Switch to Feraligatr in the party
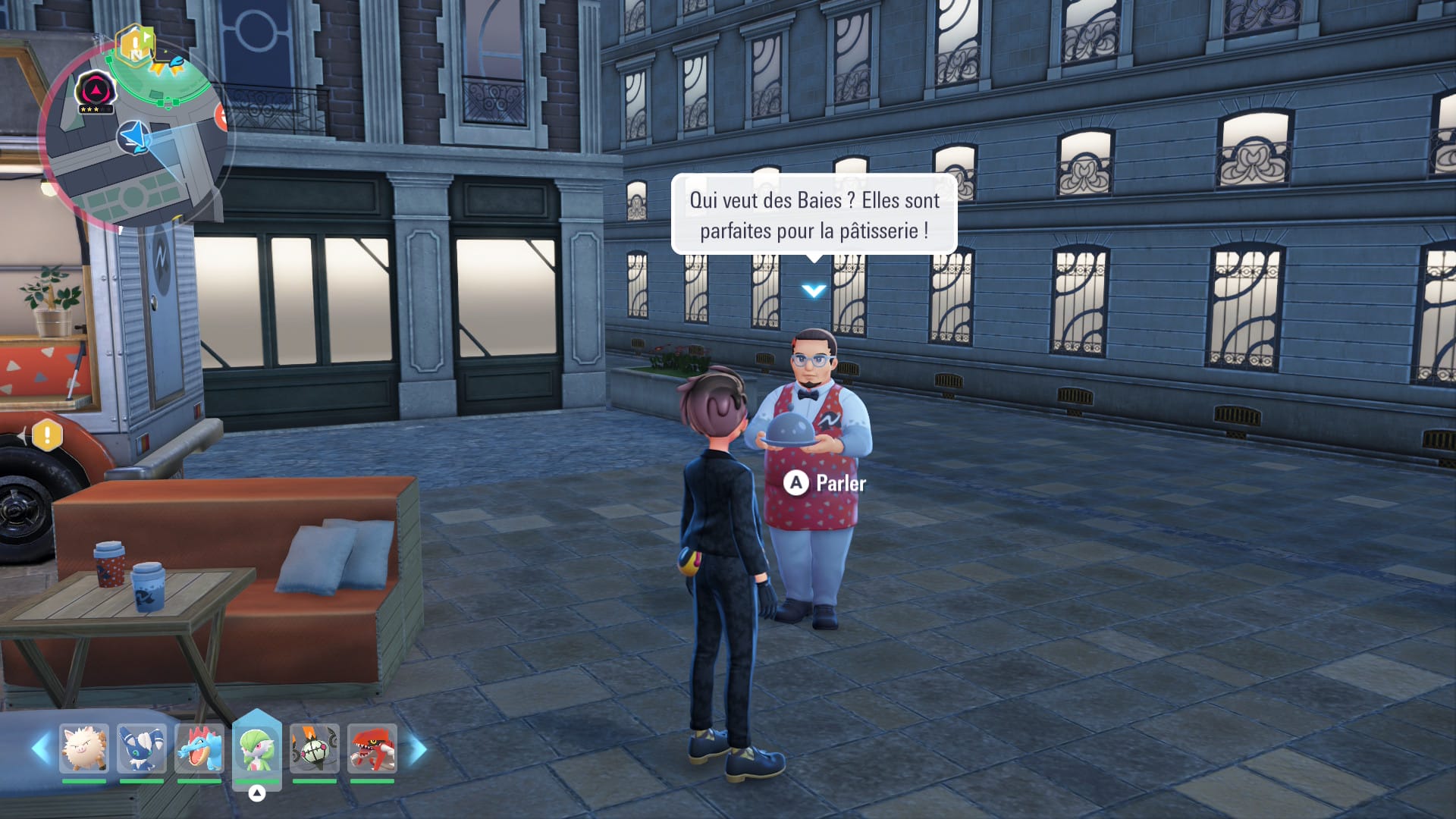Screen dimensions: 1456x819 click(x=199, y=748)
